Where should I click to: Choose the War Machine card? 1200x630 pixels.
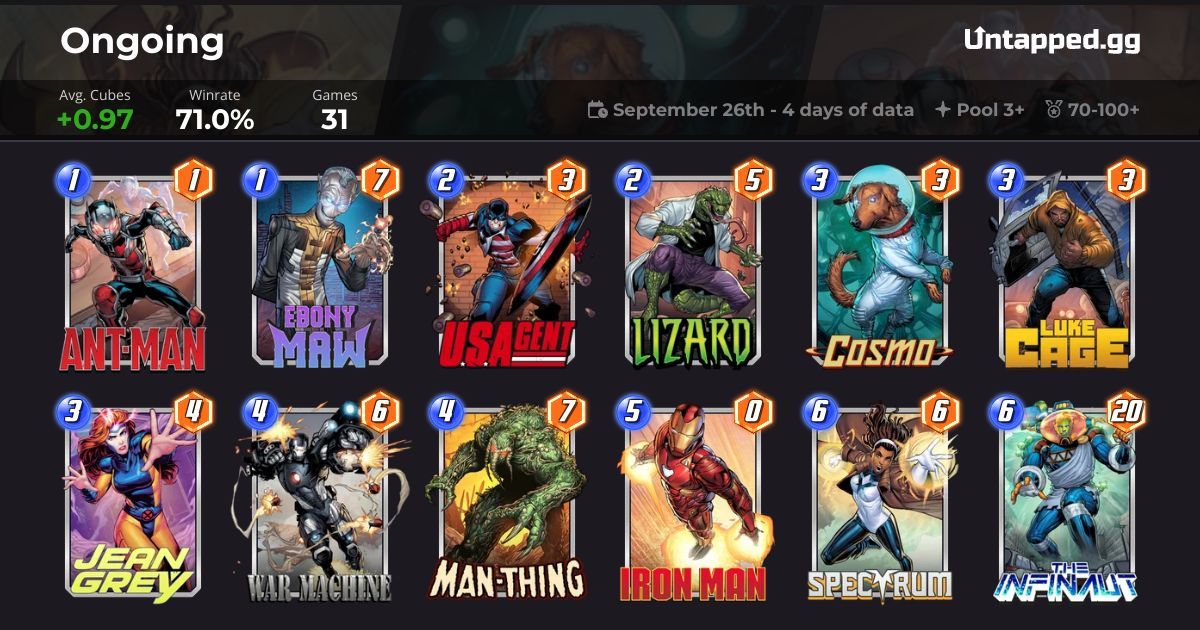pos(319,500)
